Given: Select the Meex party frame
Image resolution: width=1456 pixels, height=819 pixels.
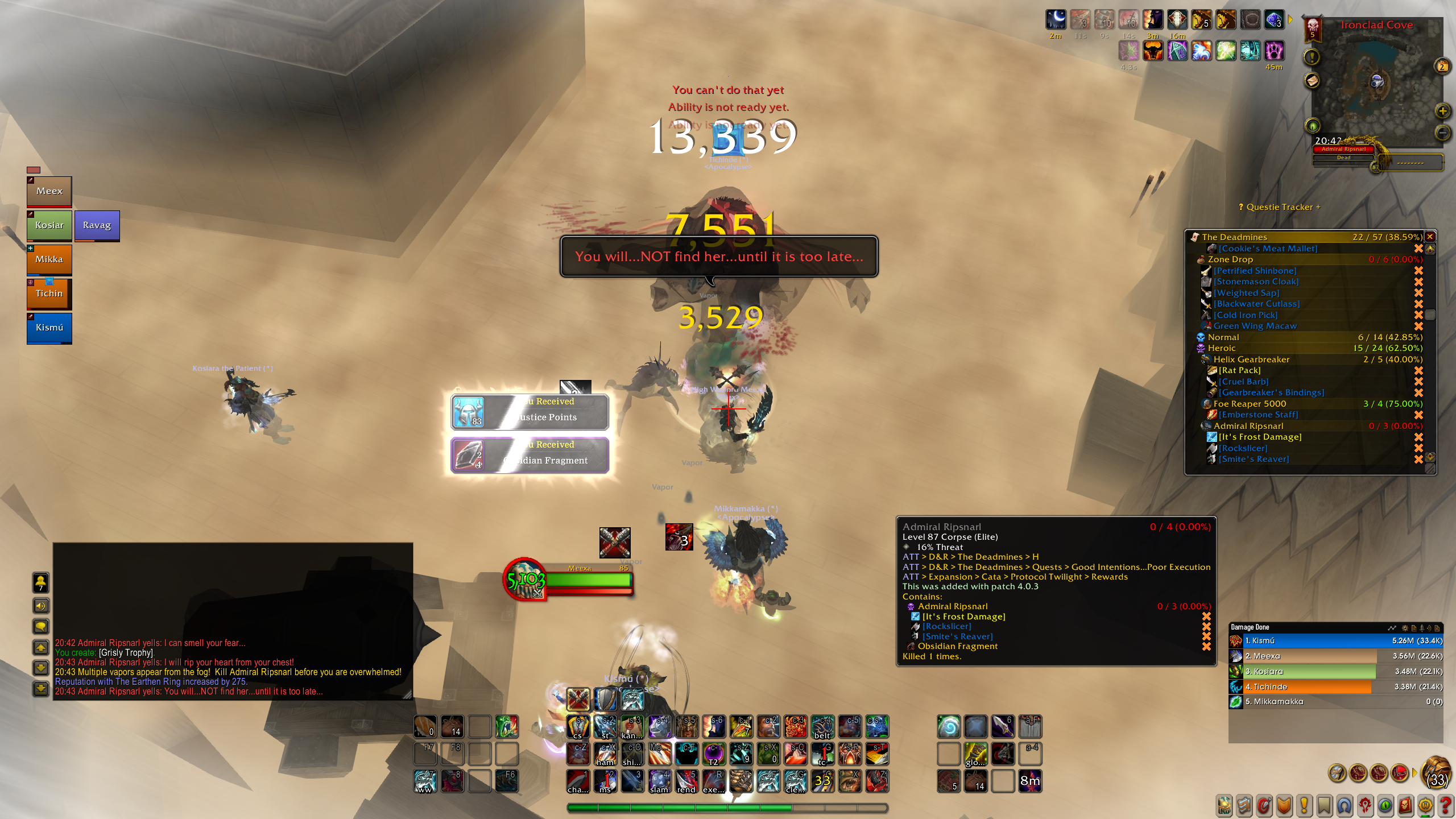Looking at the screenshot, I should pos(49,191).
